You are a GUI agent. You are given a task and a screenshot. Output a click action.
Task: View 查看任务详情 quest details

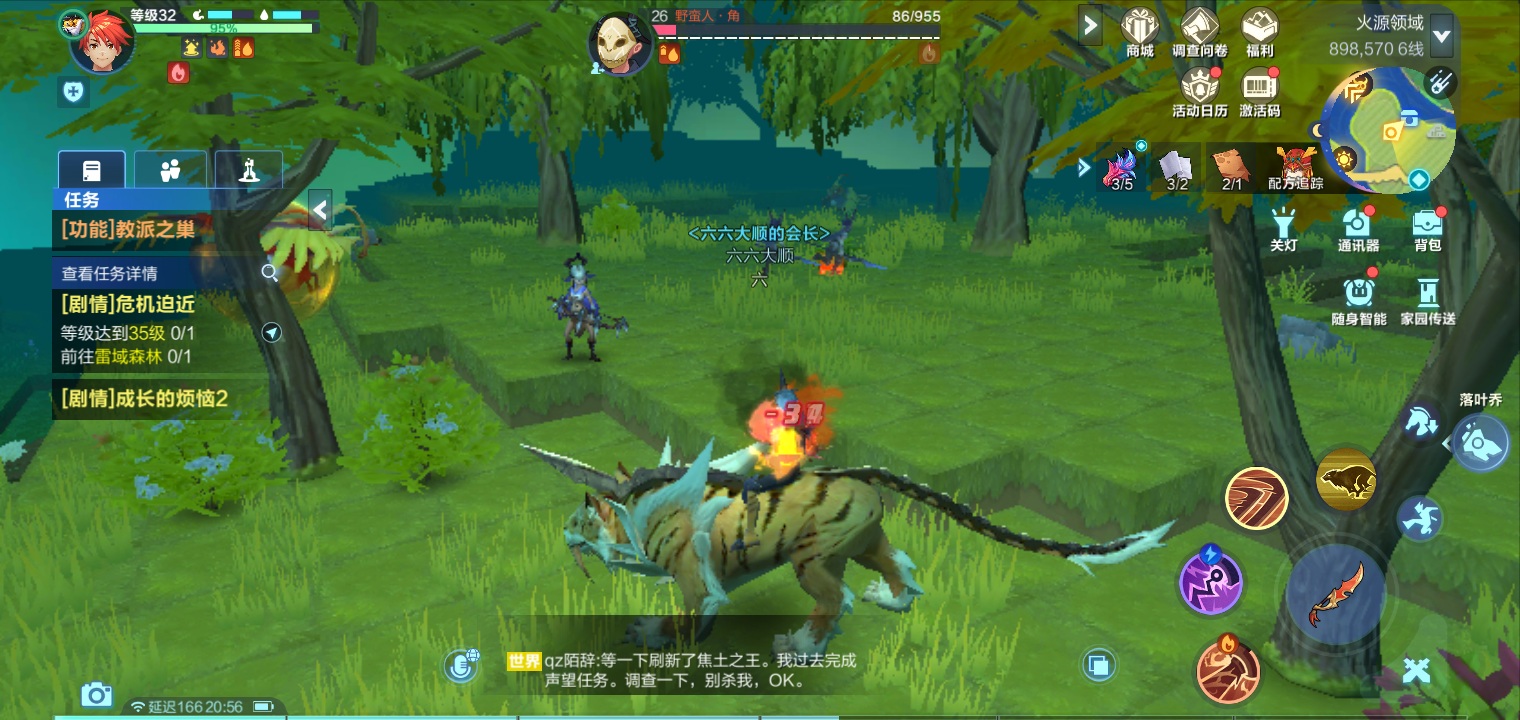110,273
